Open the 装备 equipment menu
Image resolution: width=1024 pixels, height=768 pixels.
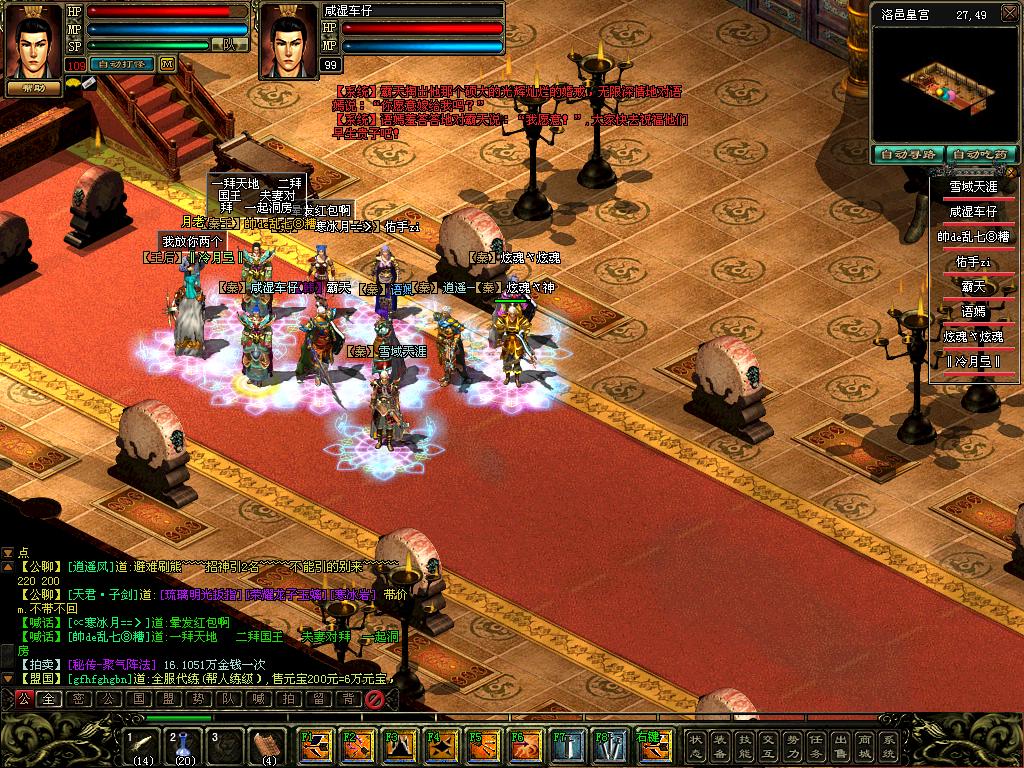pyautogui.click(x=720, y=745)
